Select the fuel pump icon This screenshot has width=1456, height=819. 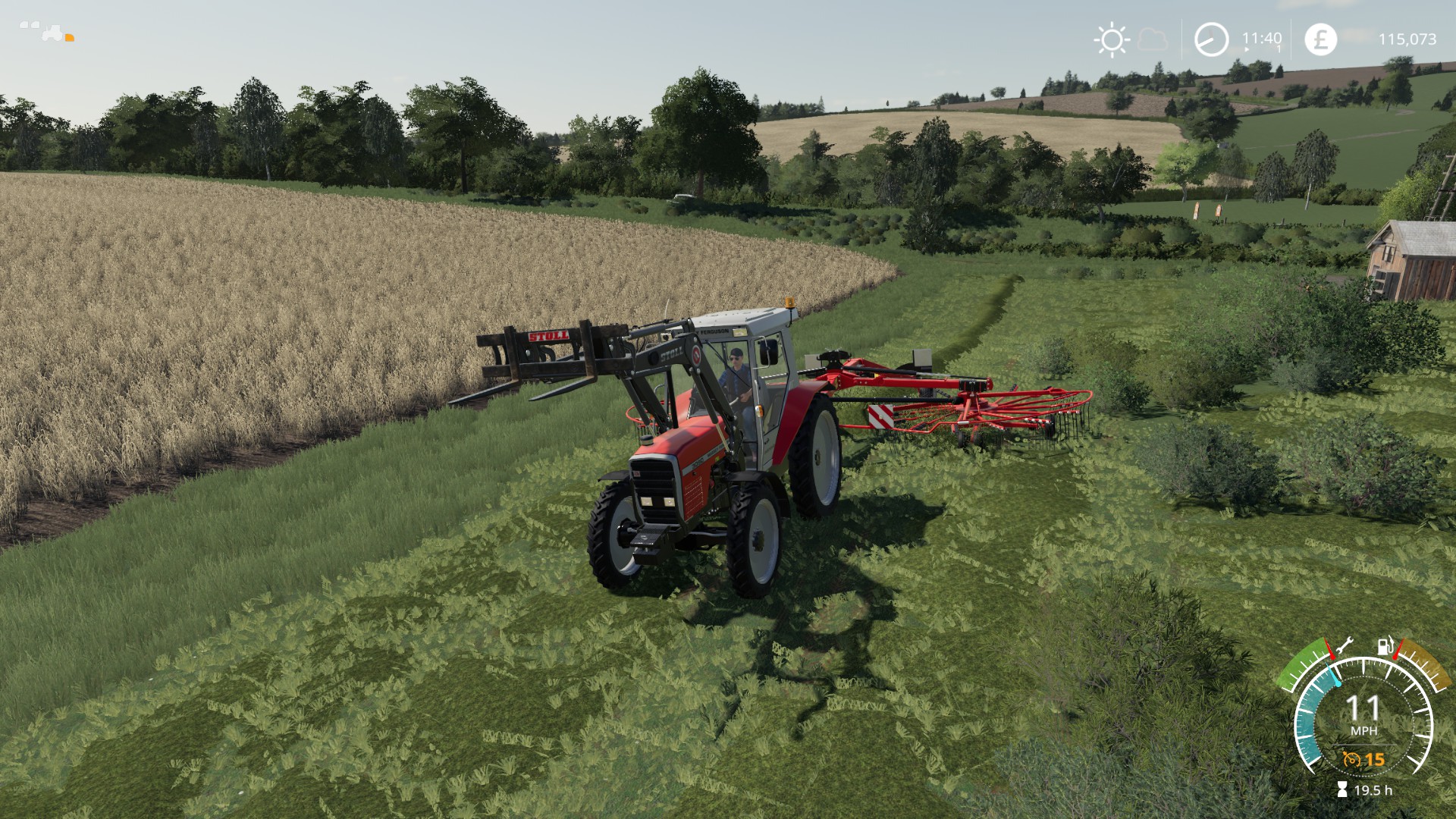click(x=1385, y=646)
